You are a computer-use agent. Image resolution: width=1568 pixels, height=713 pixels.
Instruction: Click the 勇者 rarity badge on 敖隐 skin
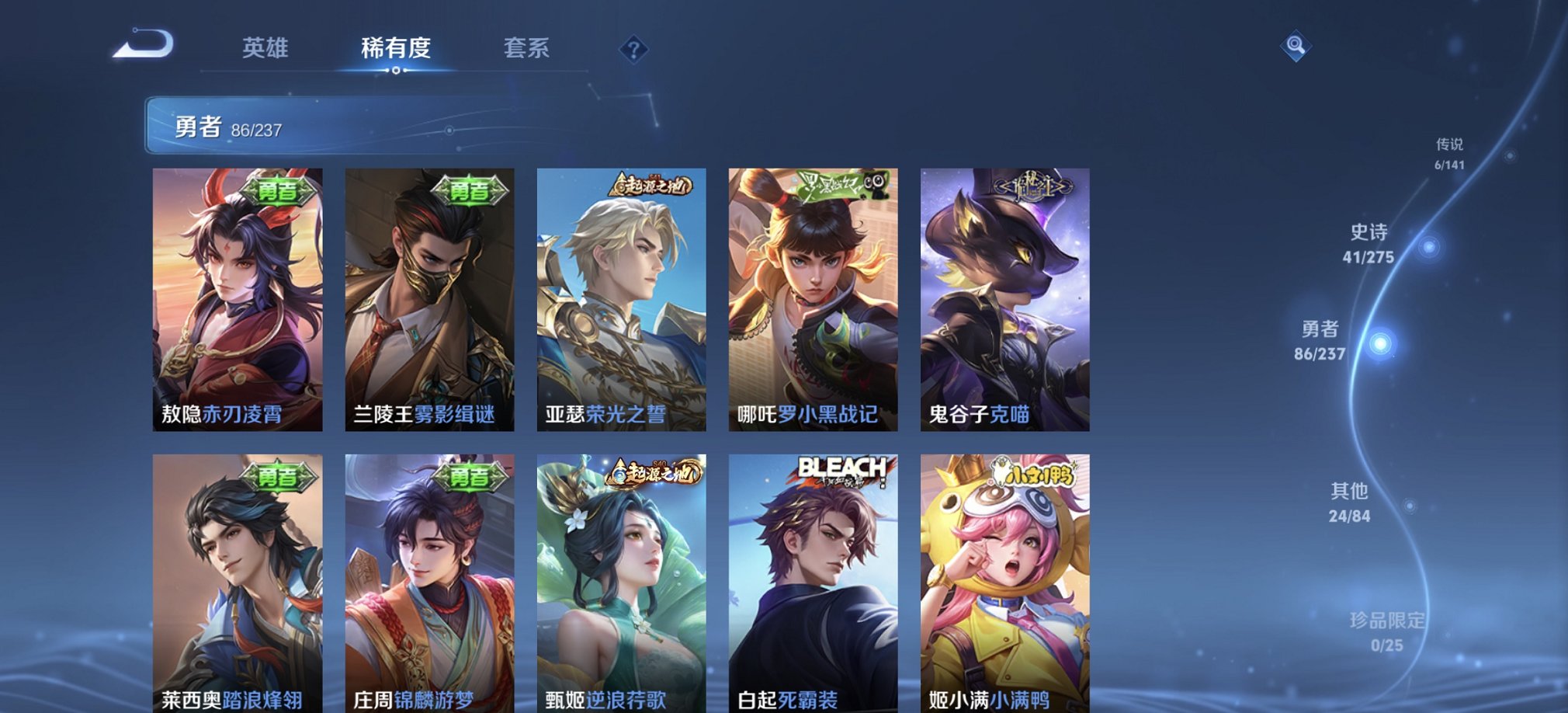(279, 191)
